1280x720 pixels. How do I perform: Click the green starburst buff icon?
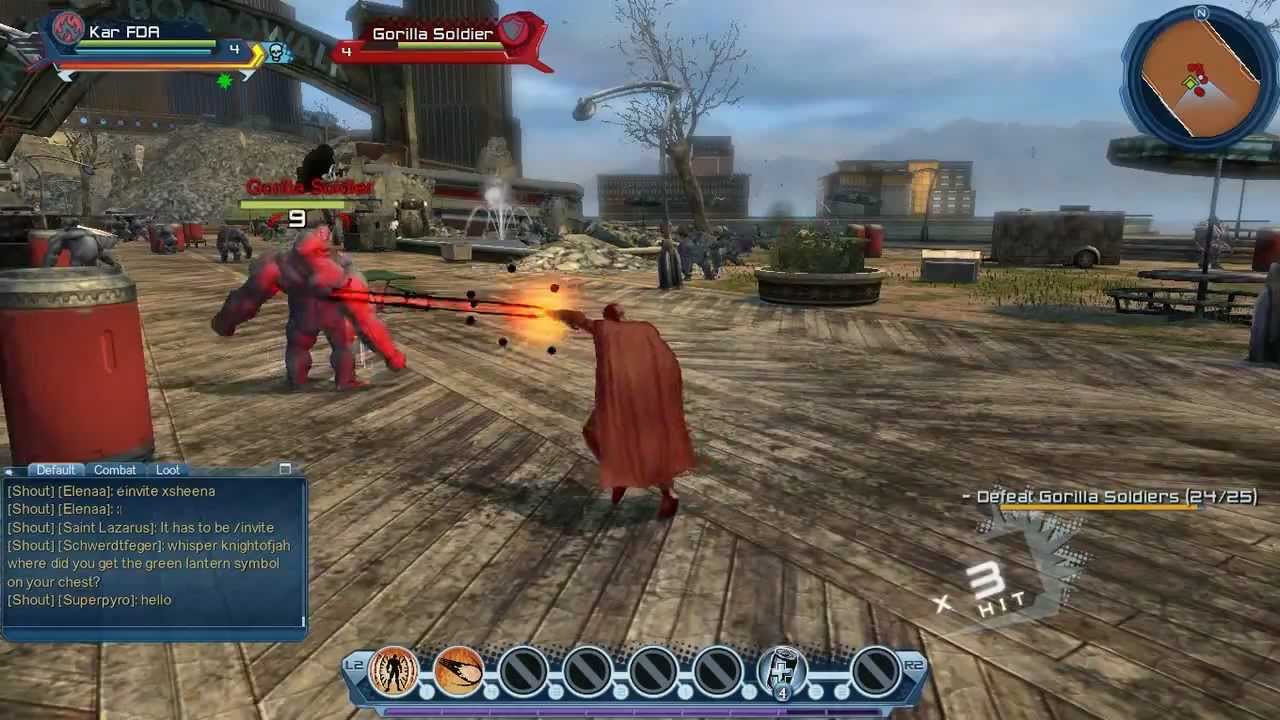[225, 81]
